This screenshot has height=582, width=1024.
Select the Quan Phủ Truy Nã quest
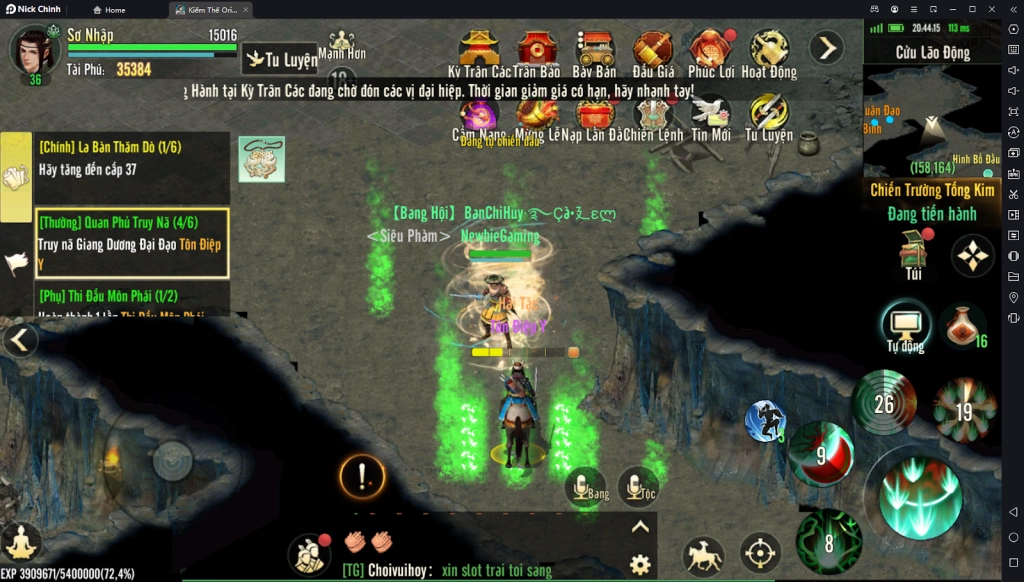(132, 243)
